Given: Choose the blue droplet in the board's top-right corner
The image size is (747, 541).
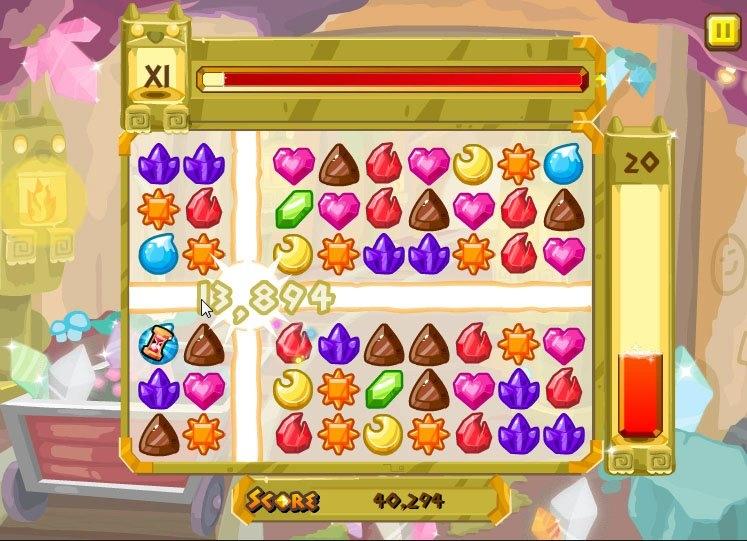Looking at the screenshot, I should pos(563,163).
